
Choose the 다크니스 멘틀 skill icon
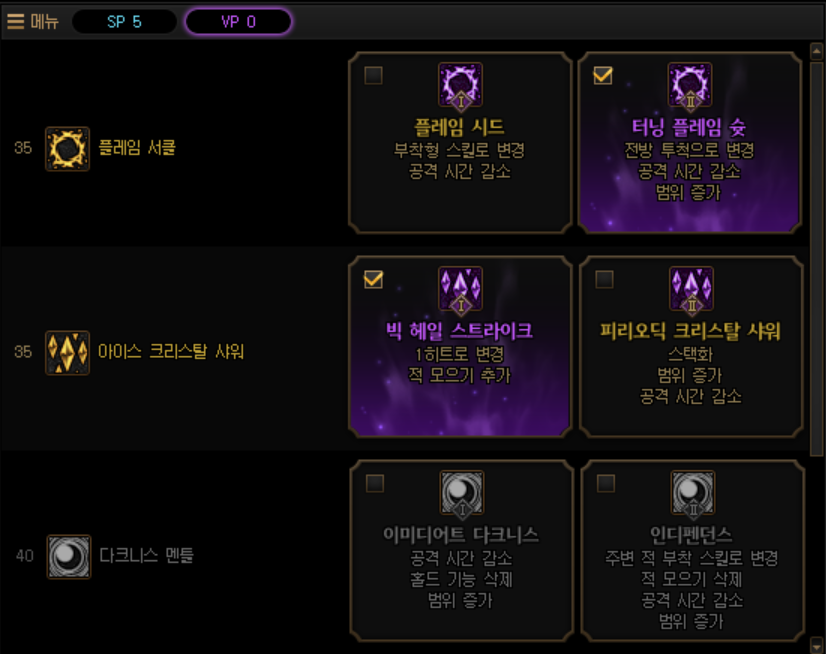[x=67, y=556]
